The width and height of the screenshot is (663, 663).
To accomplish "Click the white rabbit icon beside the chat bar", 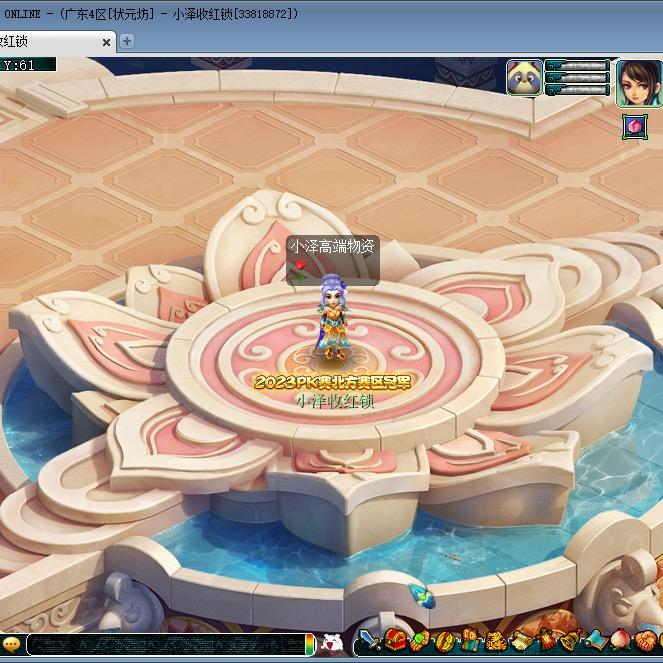I will click(x=333, y=643).
